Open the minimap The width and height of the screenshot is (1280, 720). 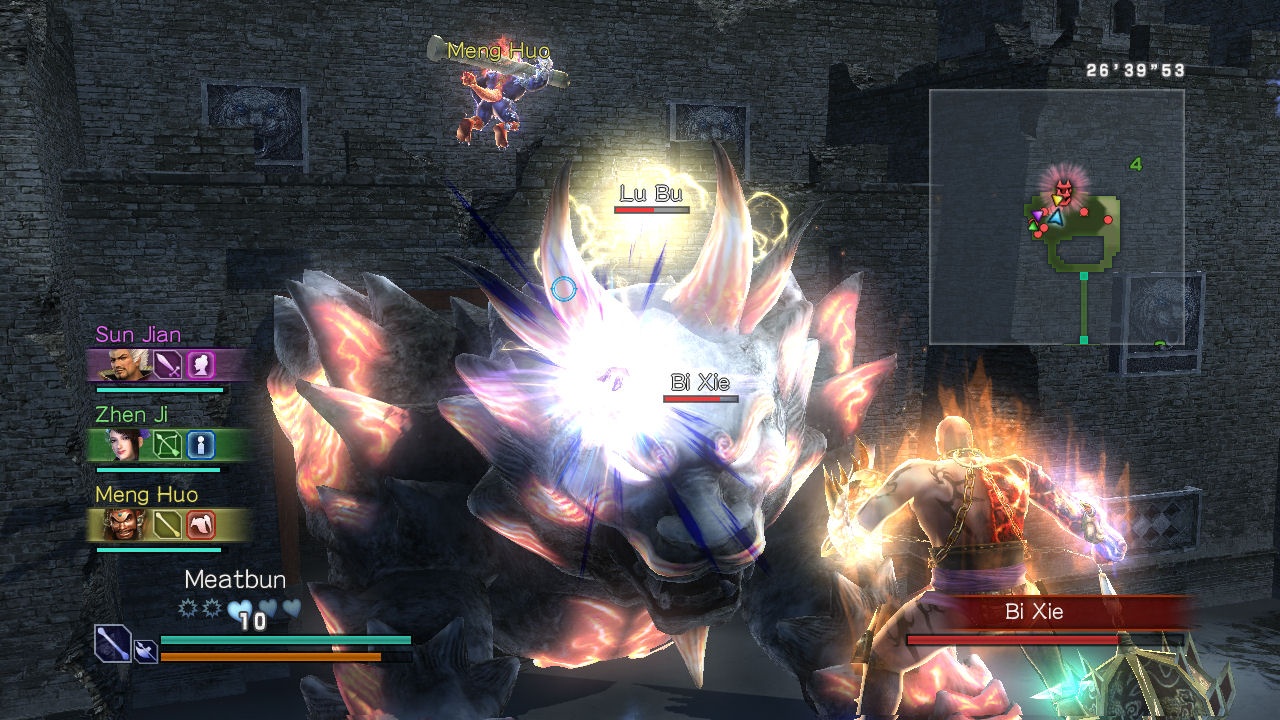pos(1056,217)
